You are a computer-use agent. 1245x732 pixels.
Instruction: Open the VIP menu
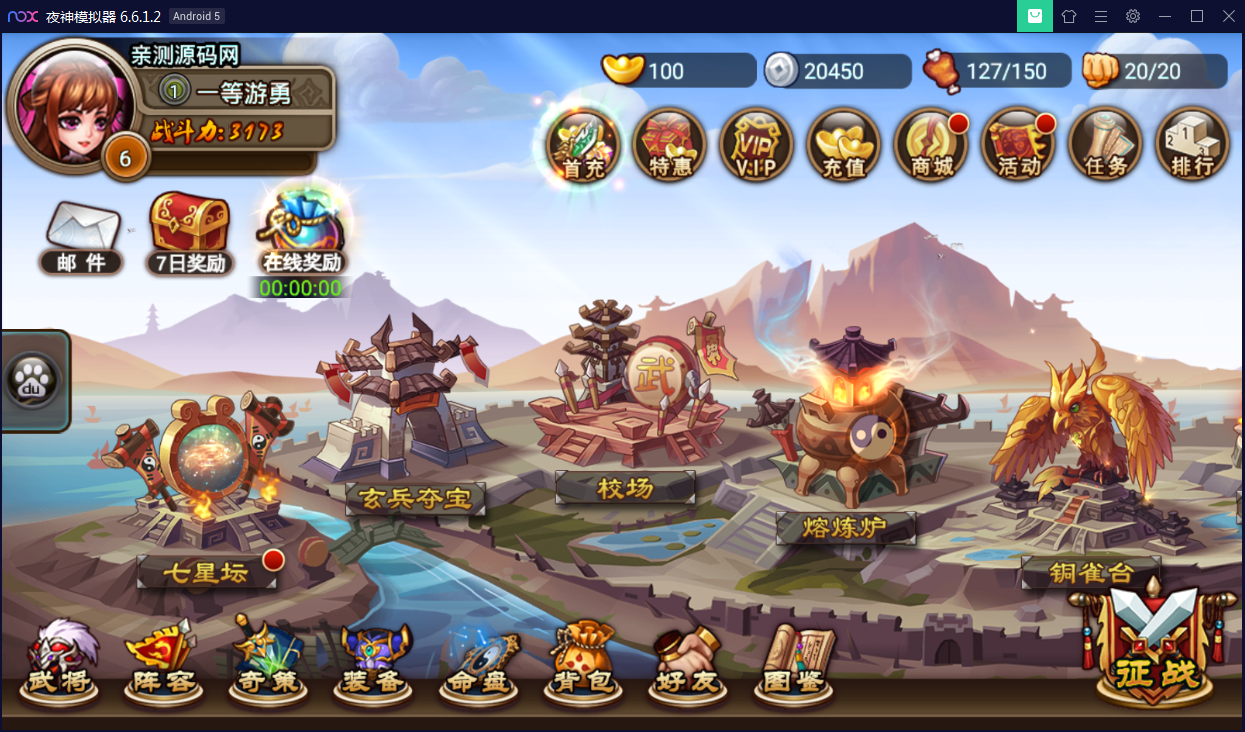tap(757, 146)
